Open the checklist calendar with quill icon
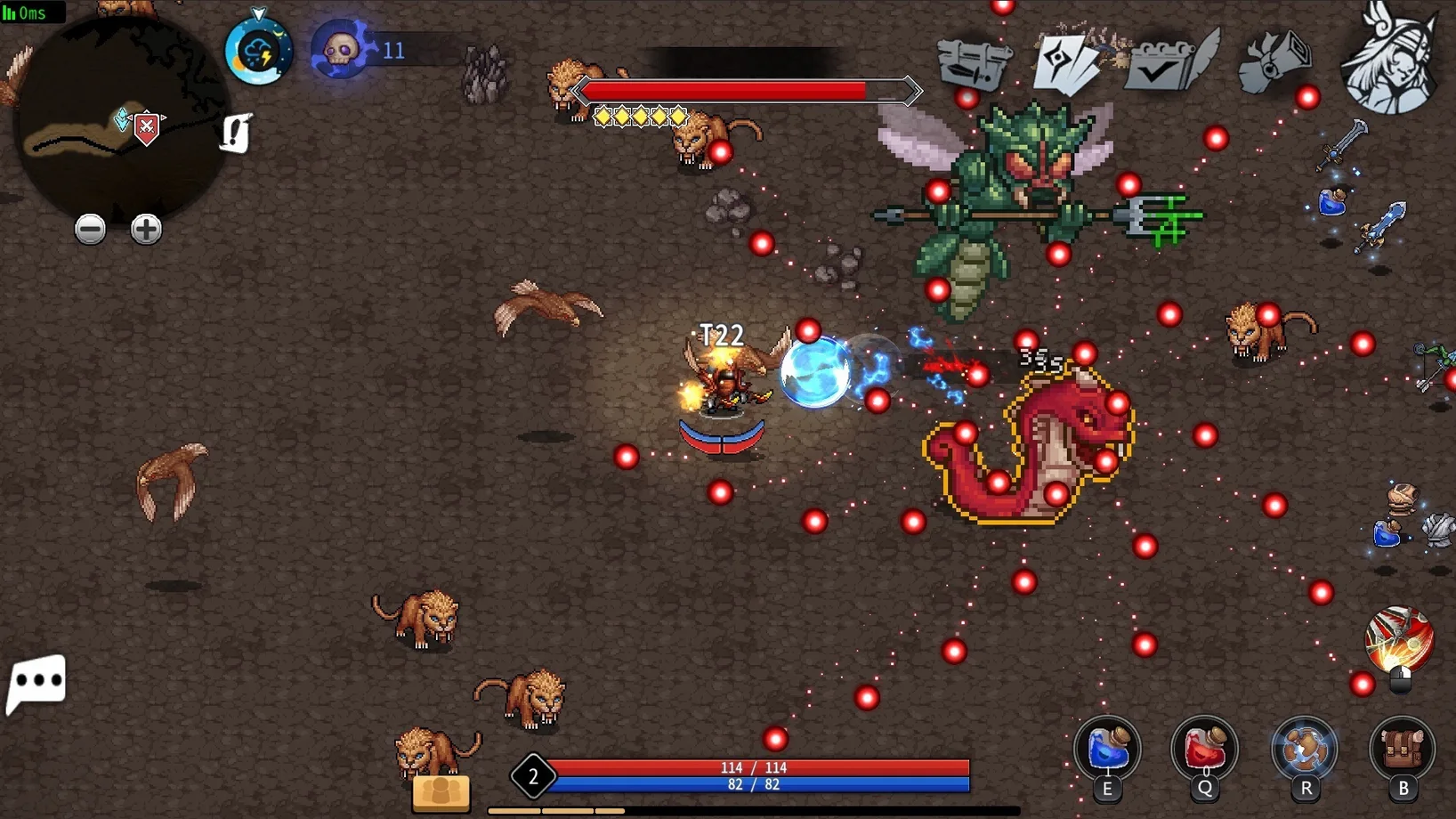The image size is (1456, 819). tap(1169, 61)
